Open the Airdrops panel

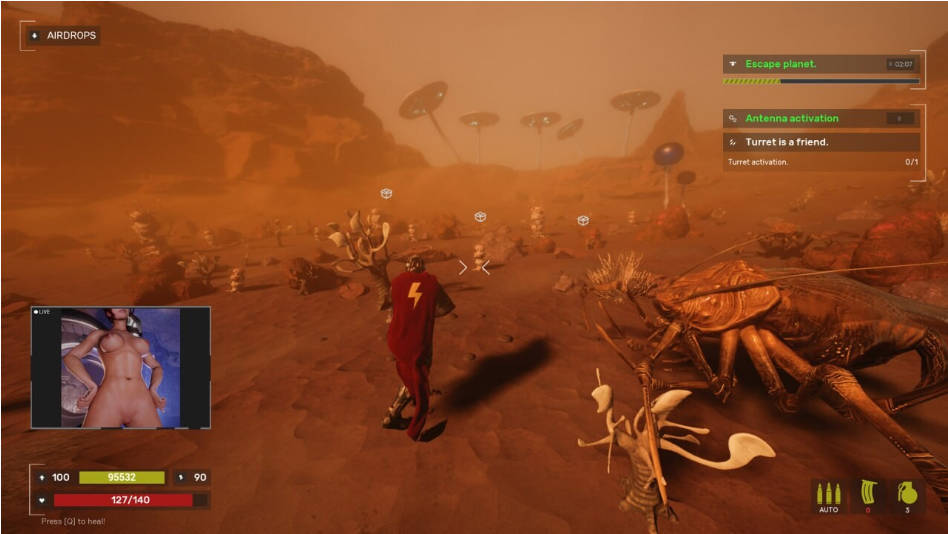tap(62, 35)
